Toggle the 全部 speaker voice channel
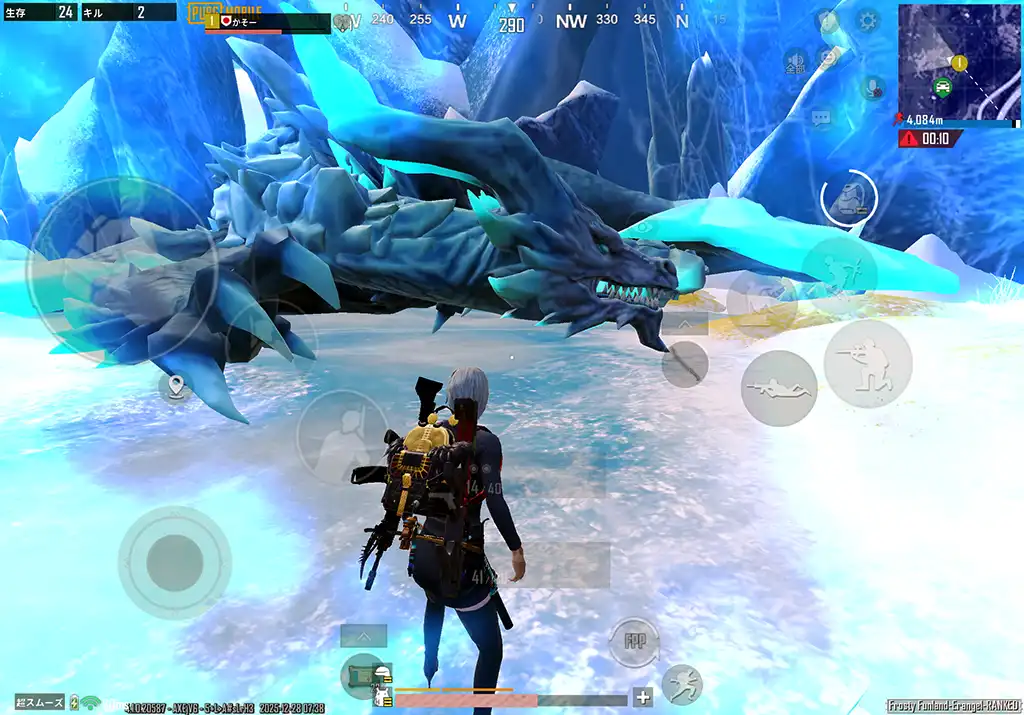The height and width of the screenshot is (715, 1024). point(795,60)
